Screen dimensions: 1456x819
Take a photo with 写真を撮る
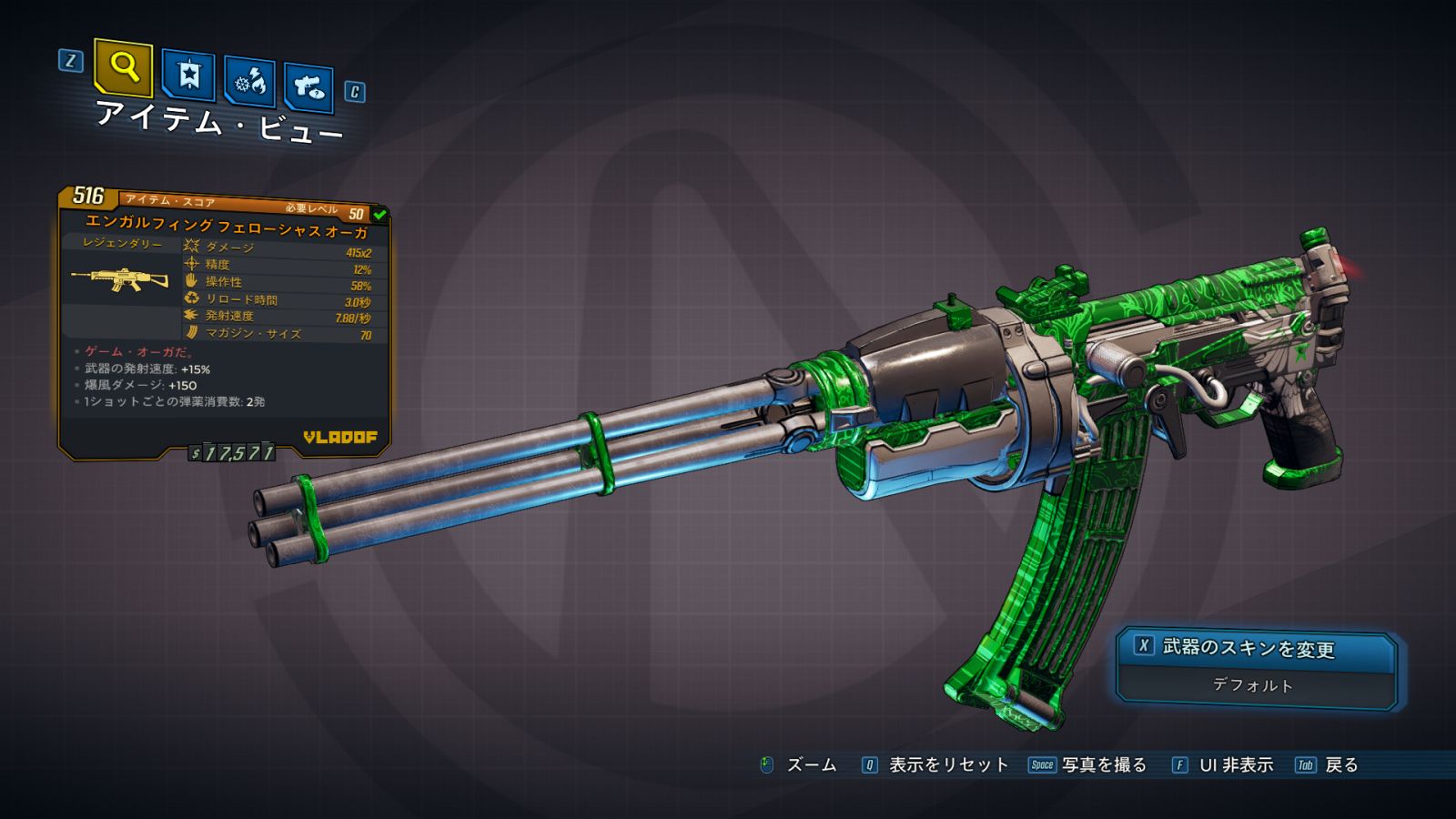tap(1103, 765)
